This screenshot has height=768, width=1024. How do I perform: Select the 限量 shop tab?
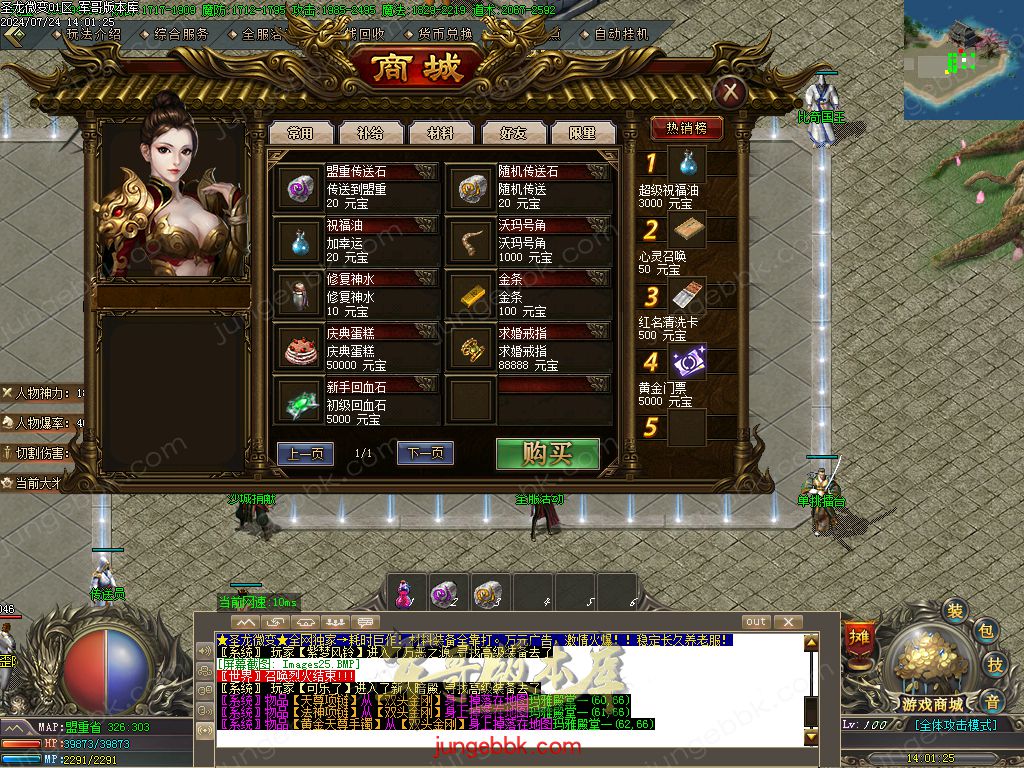tap(581, 132)
